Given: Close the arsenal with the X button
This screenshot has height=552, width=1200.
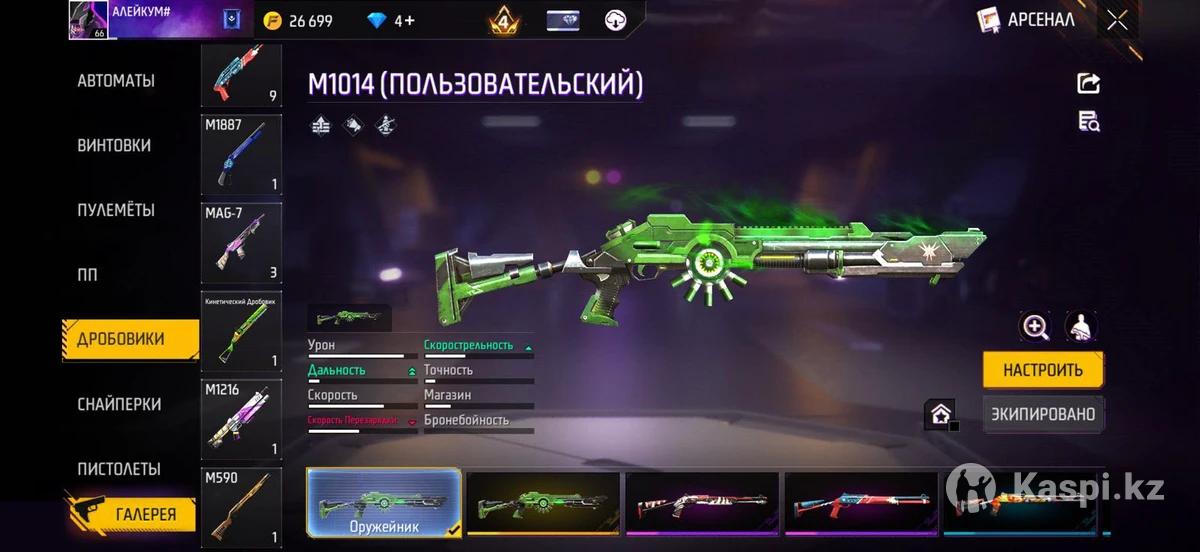Looking at the screenshot, I should (x=1117, y=20).
